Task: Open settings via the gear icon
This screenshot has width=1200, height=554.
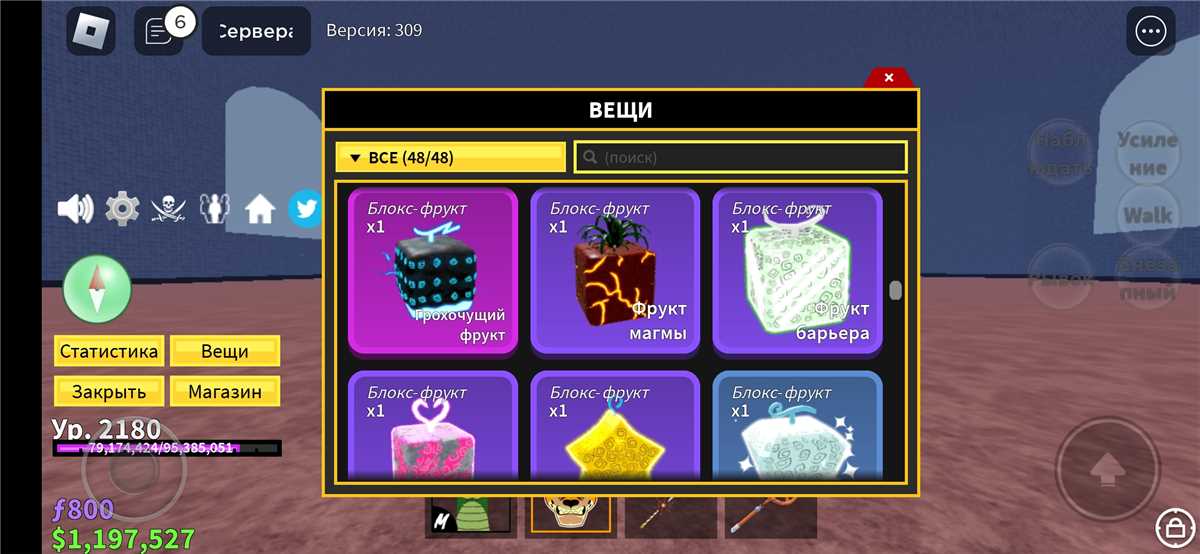Action: [x=122, y=209]
